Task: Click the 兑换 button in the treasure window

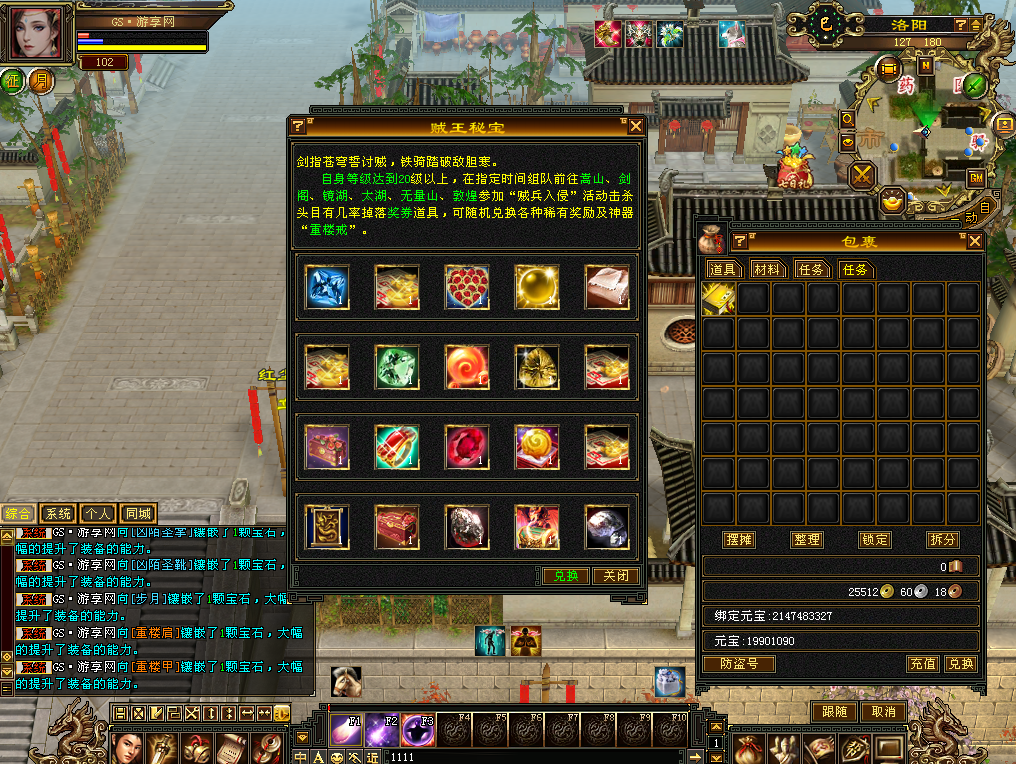Action: pos(566,576)
